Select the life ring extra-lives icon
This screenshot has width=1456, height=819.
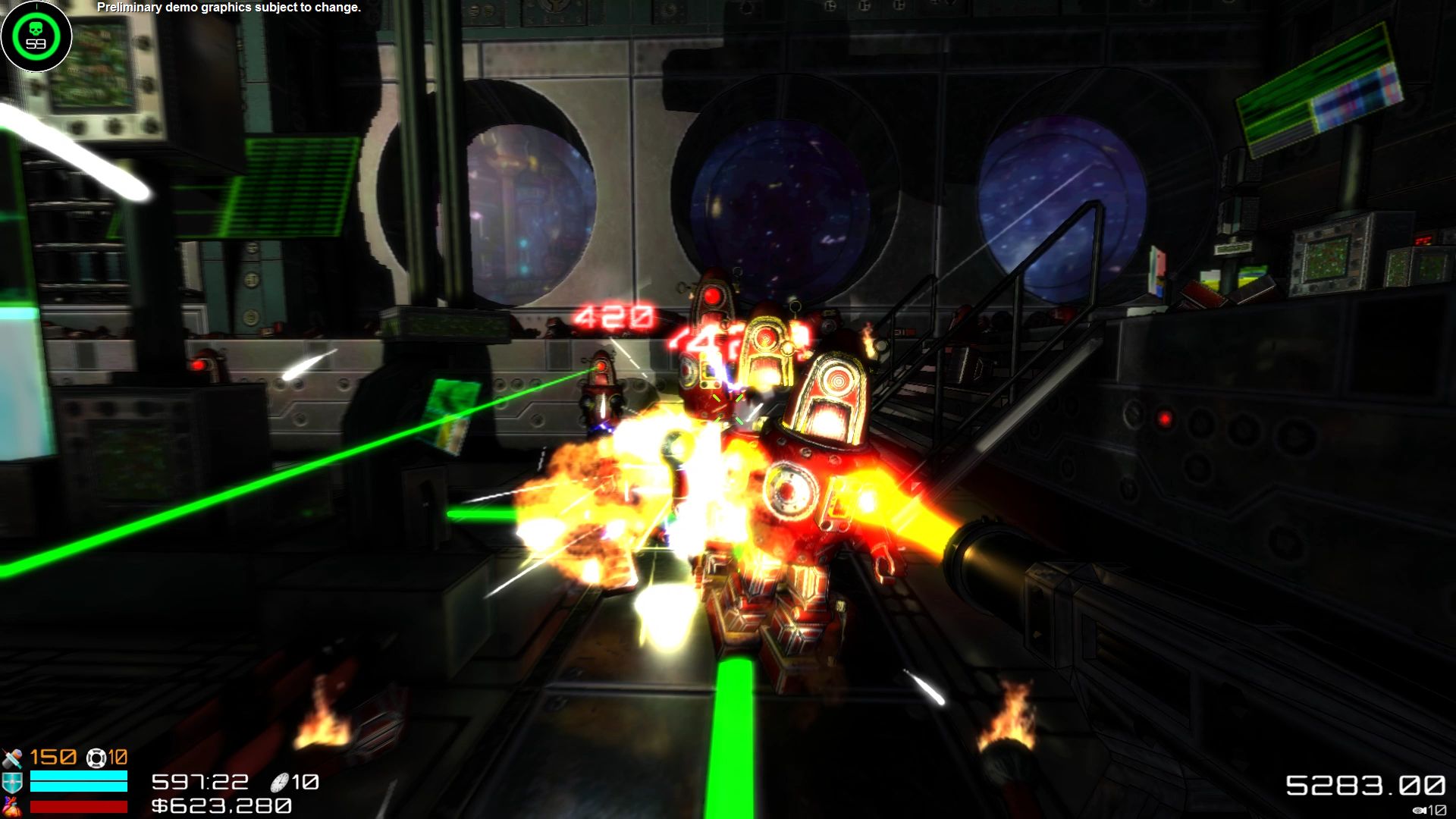pyautogui.click(x=96, y=758)
